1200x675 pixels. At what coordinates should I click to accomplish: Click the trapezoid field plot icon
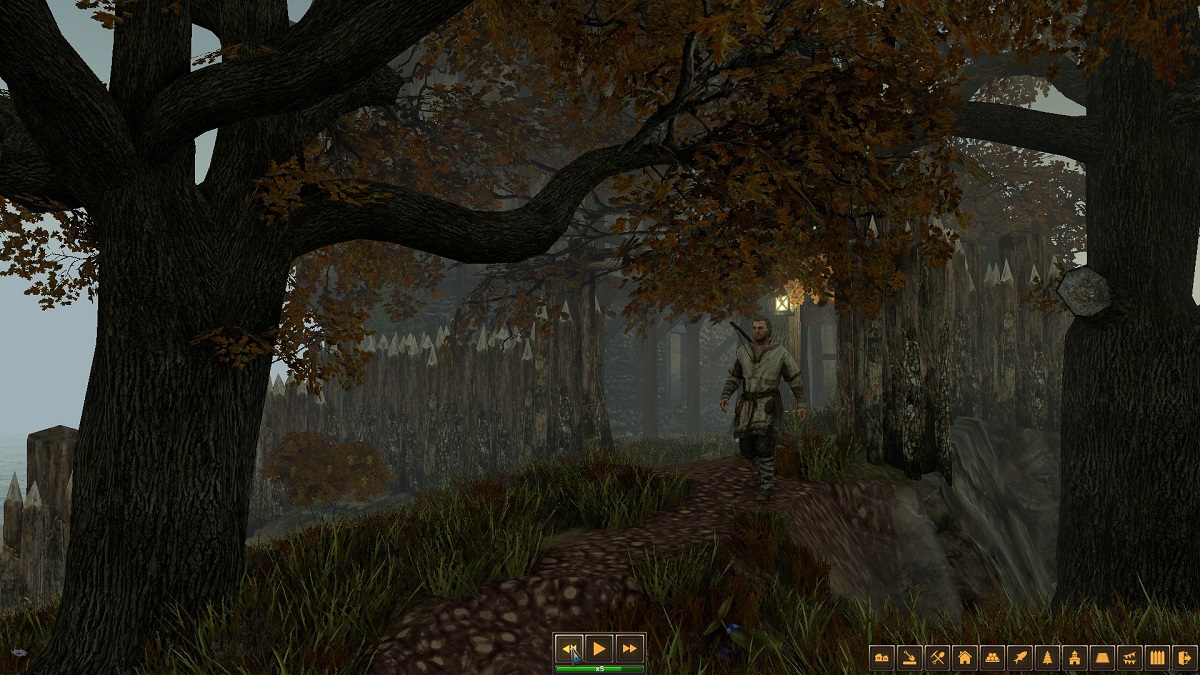coord(1103,657)
